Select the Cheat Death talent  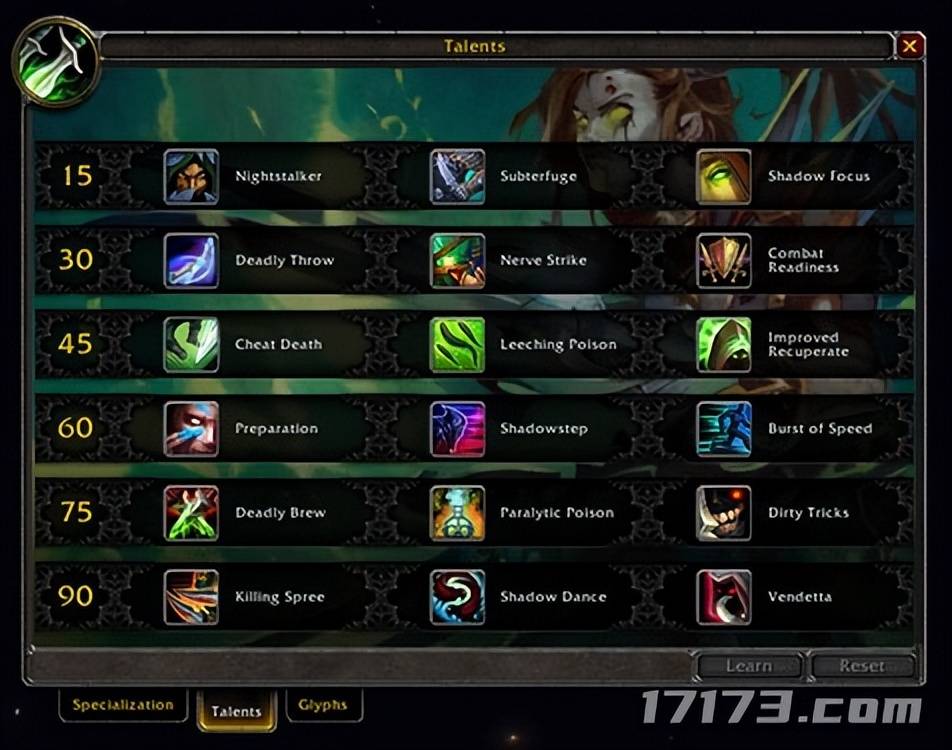[x=191, y=345]
